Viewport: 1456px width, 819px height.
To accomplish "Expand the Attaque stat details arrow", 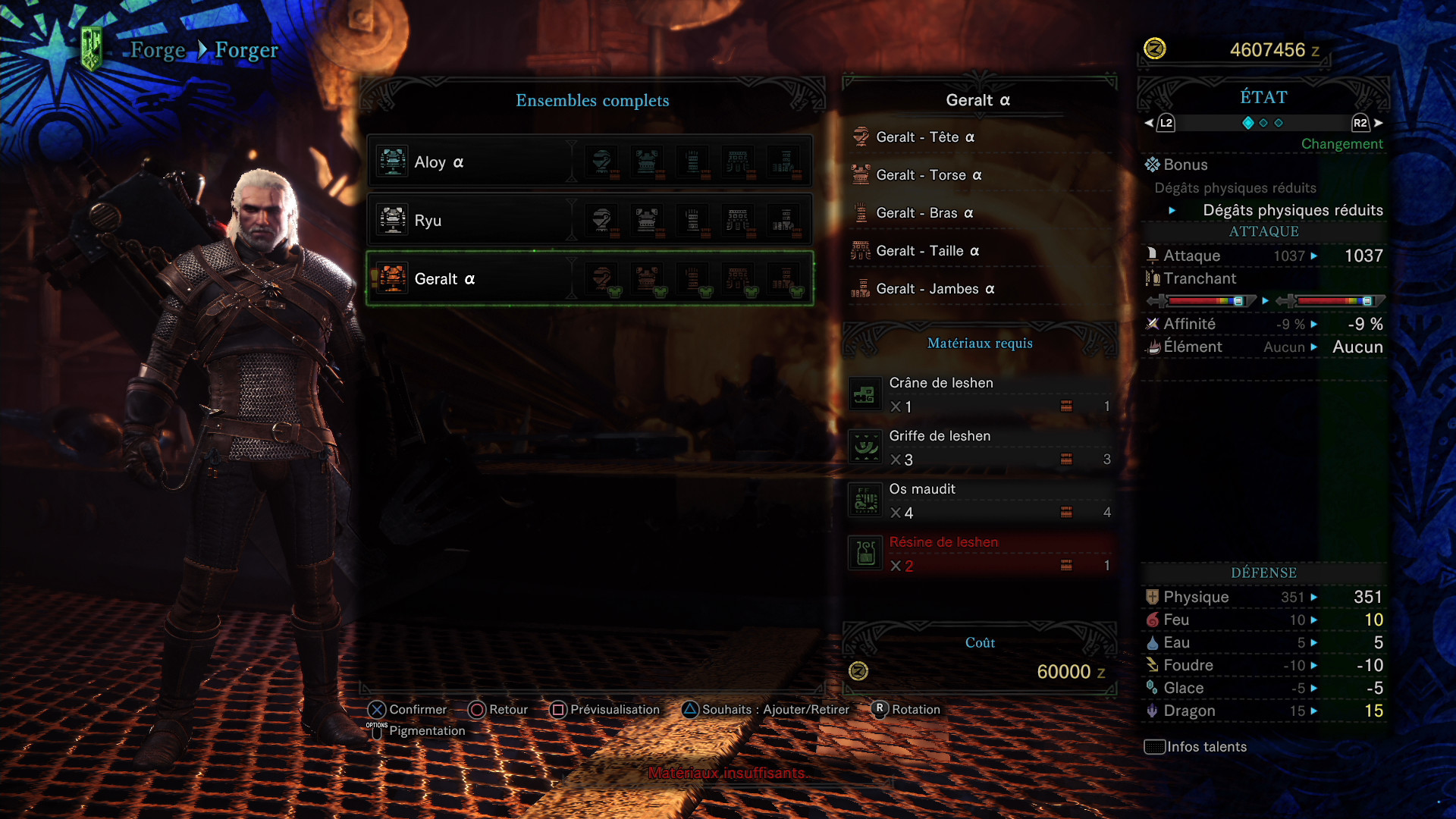I will coord(1313,256).
